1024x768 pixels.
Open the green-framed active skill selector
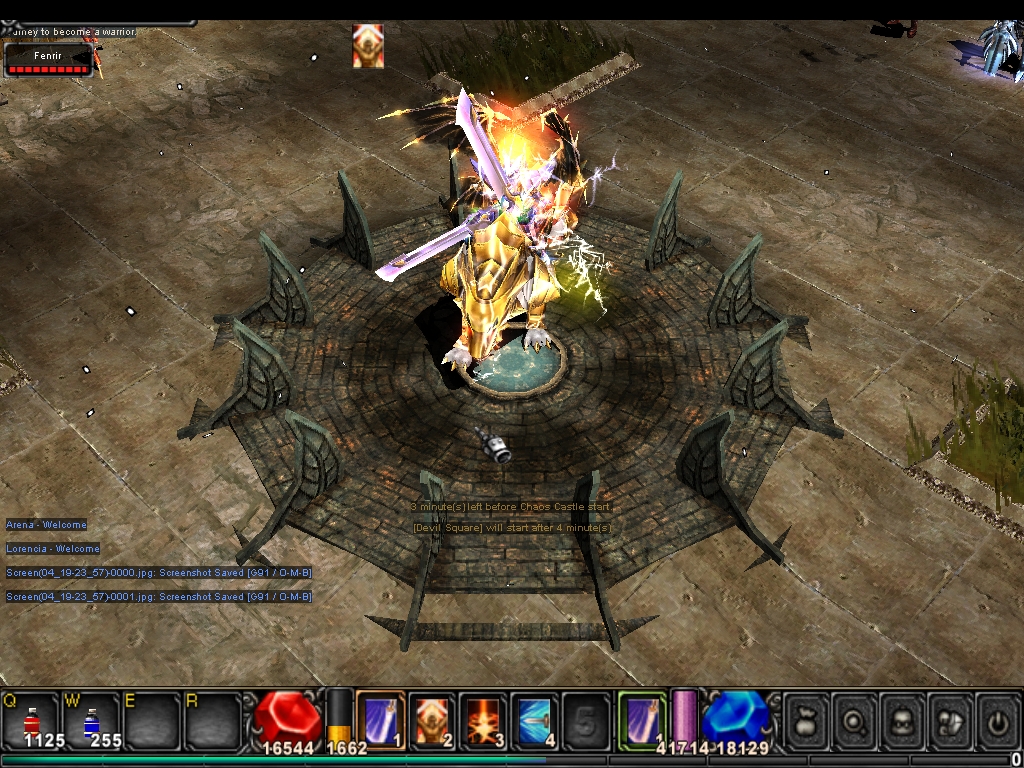click(x=641, y=718)
